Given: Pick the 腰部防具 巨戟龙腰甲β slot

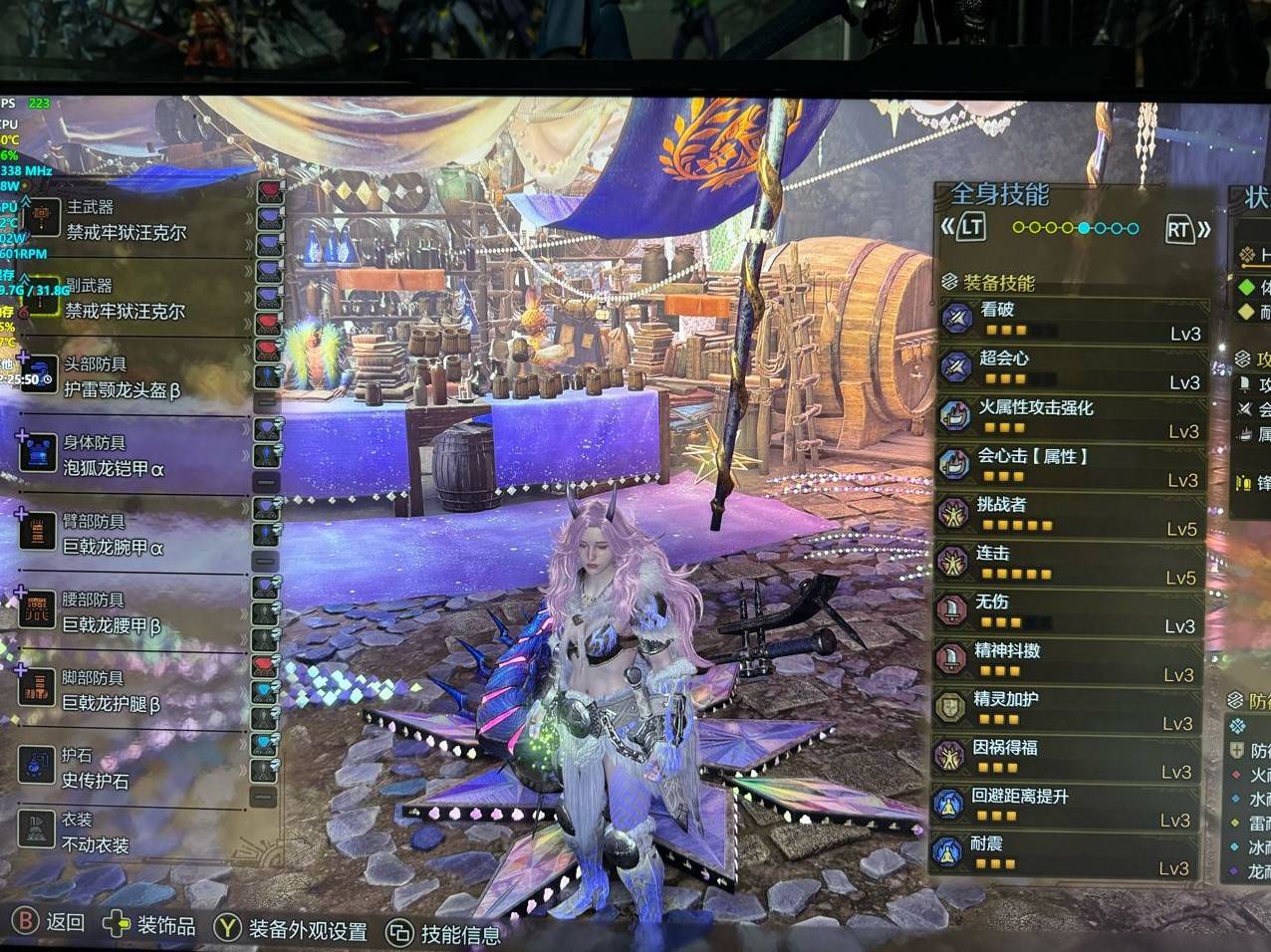Looking at the screenshot, I should point(112,612).
